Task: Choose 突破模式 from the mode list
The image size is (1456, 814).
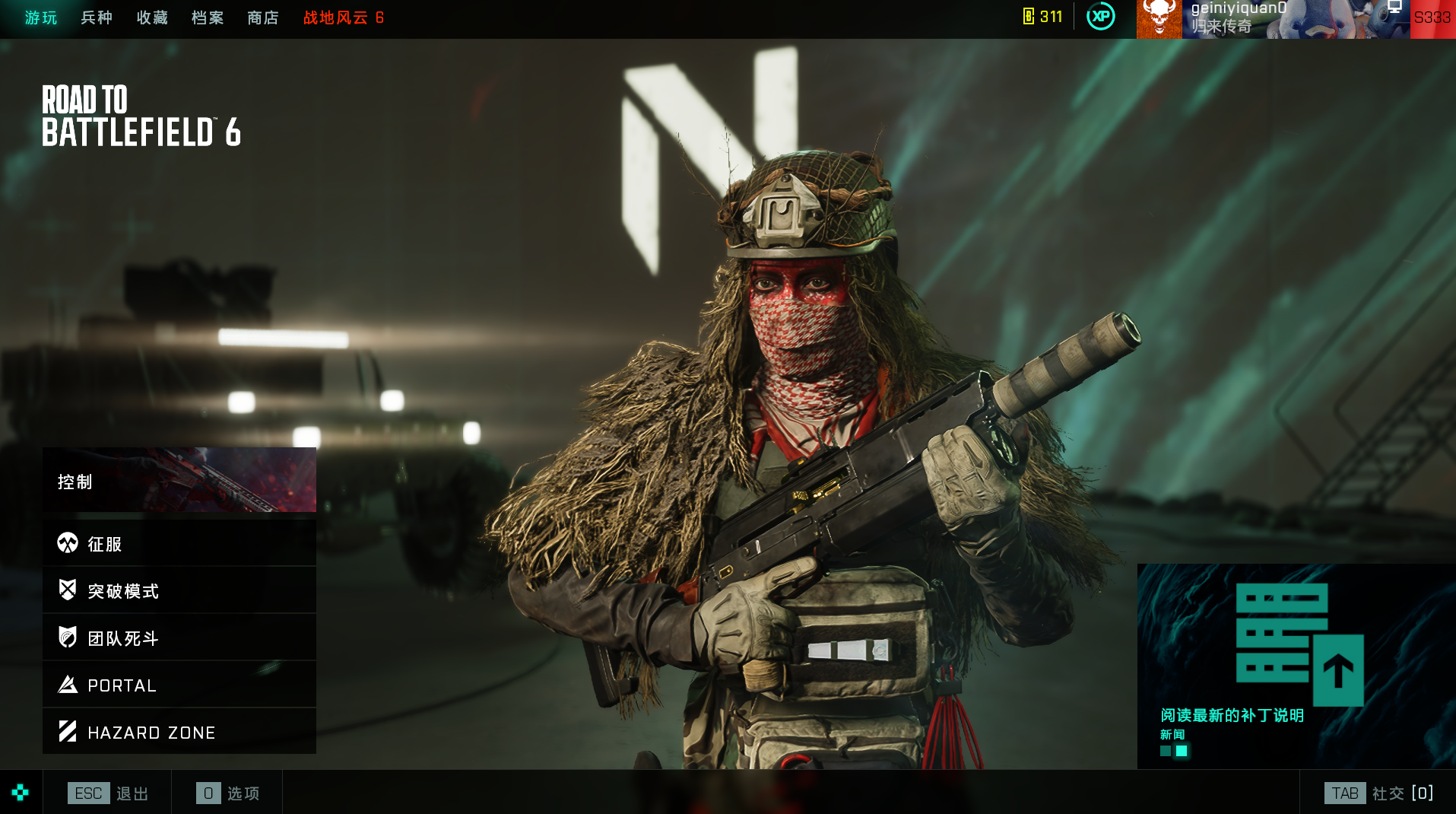Action: pyautogui.click(x=179, y=590)
